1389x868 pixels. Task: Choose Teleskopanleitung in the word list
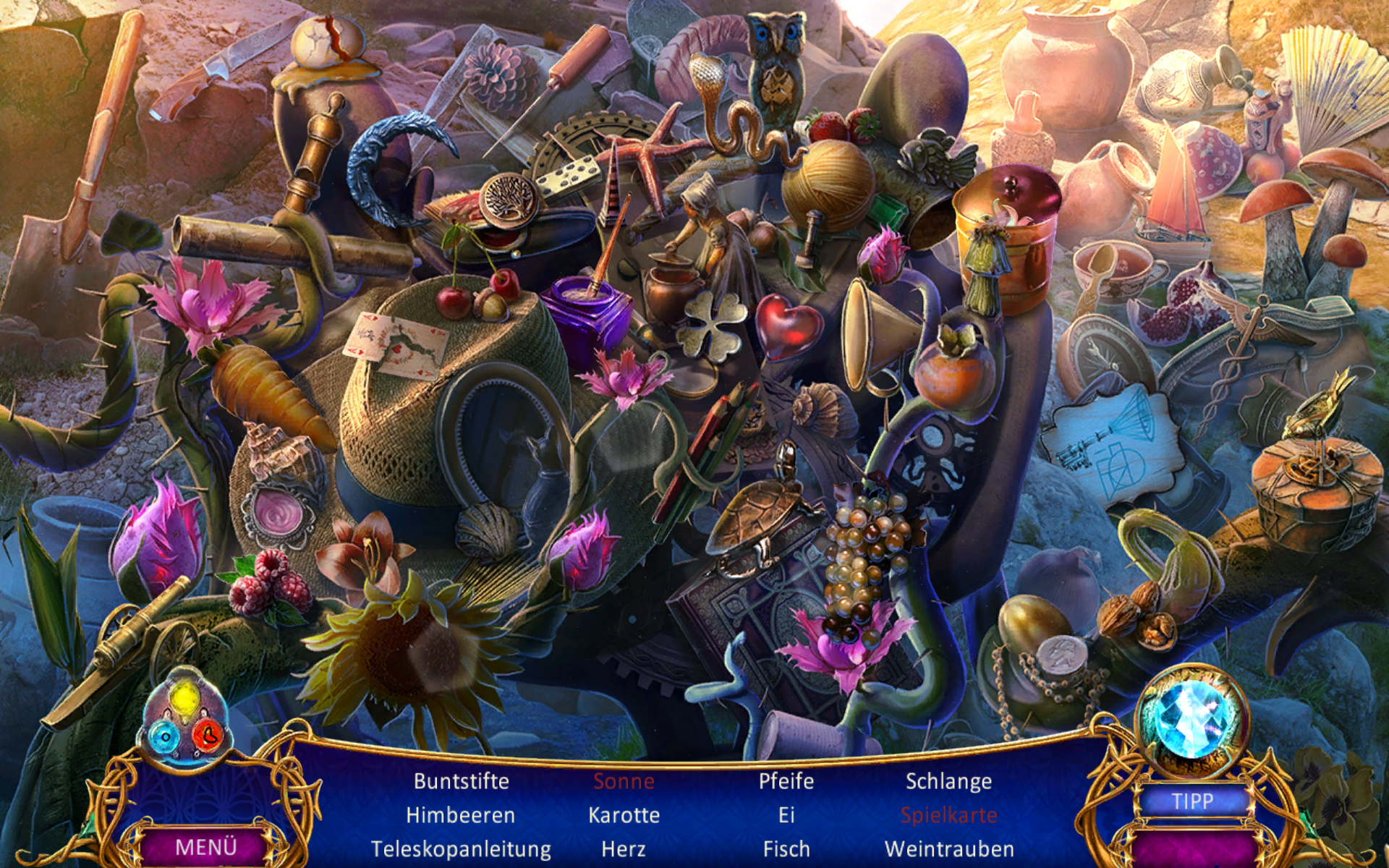pos(461,848)
